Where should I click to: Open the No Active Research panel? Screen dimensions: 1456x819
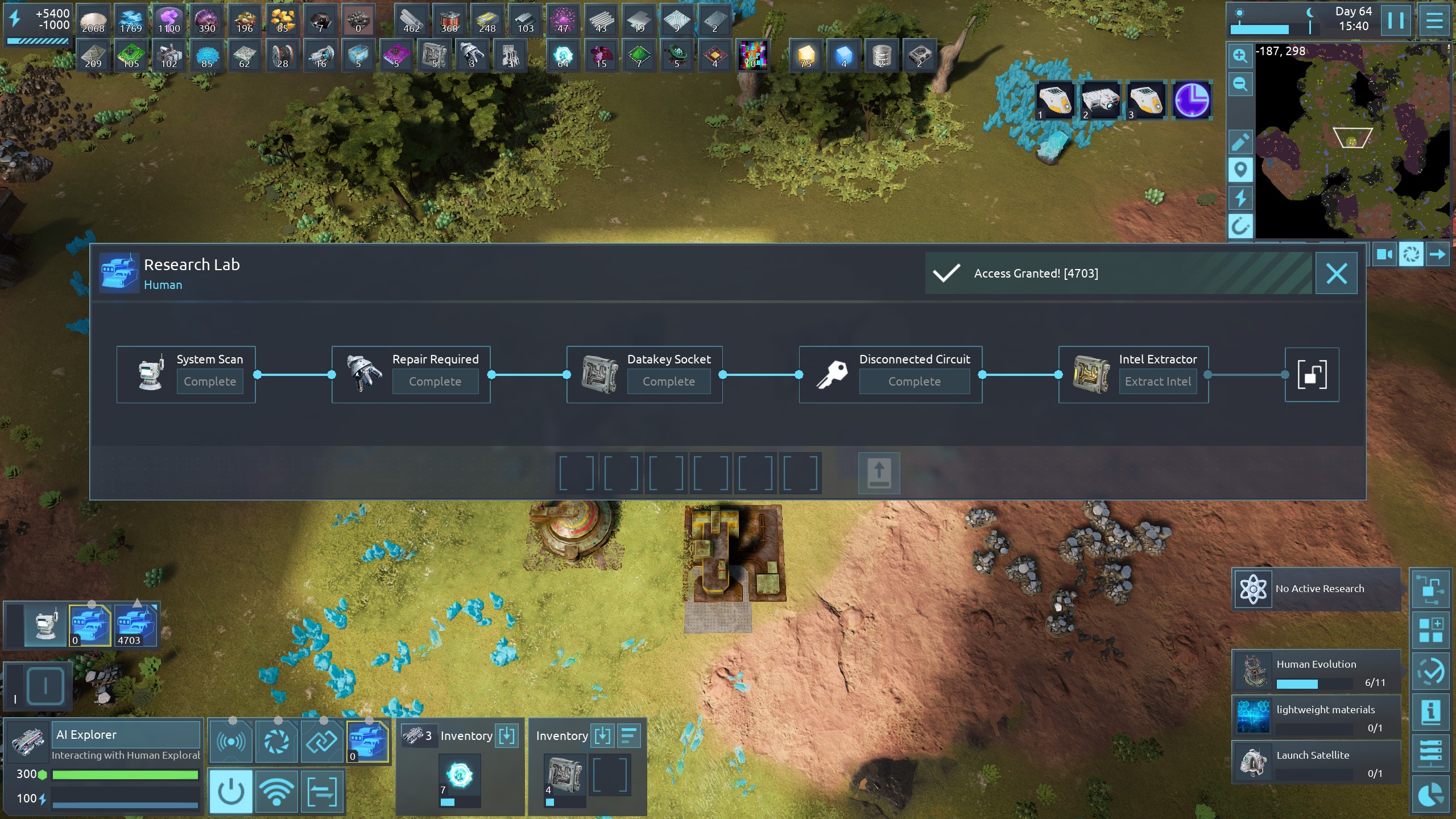[1316, 589]
